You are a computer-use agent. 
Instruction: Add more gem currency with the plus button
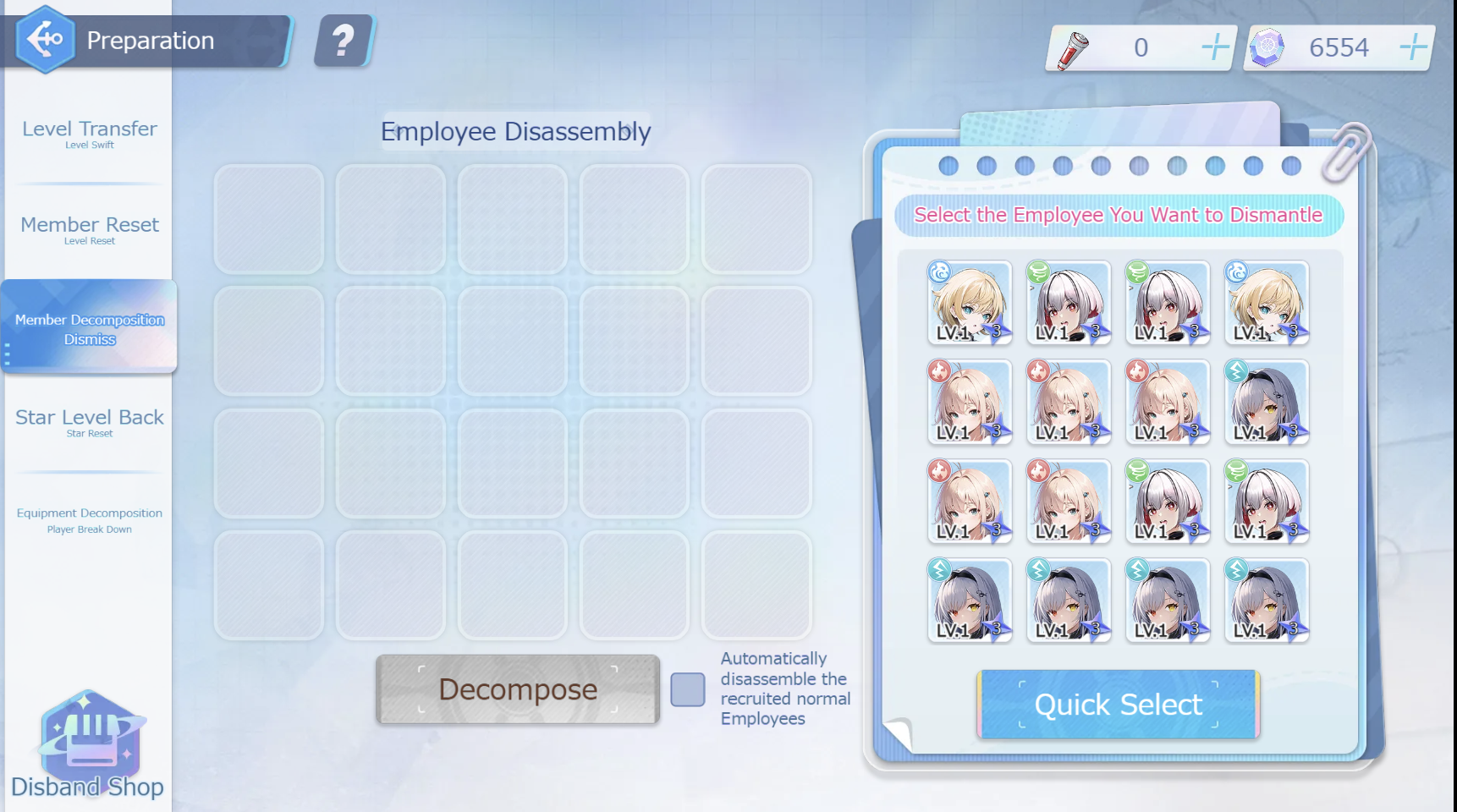[1412, 47]
